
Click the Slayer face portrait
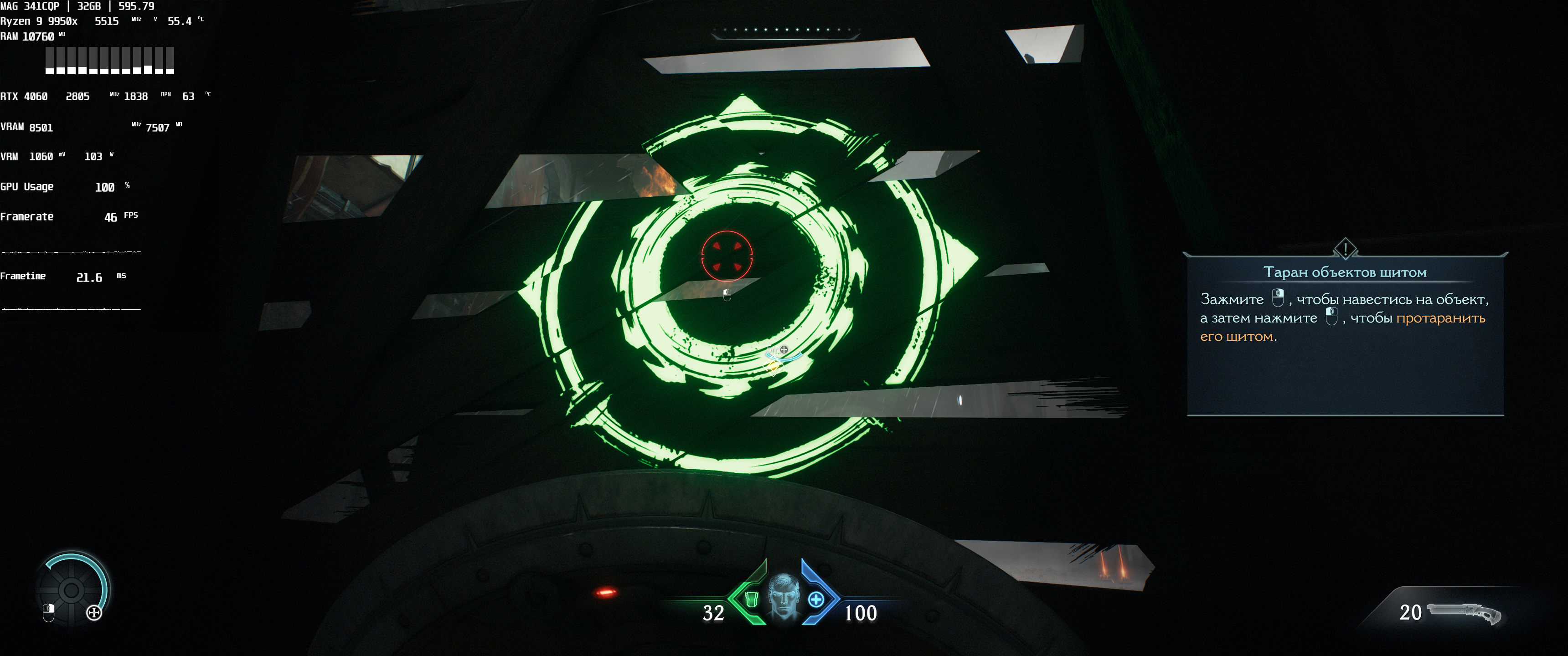(x=784, y=596)
